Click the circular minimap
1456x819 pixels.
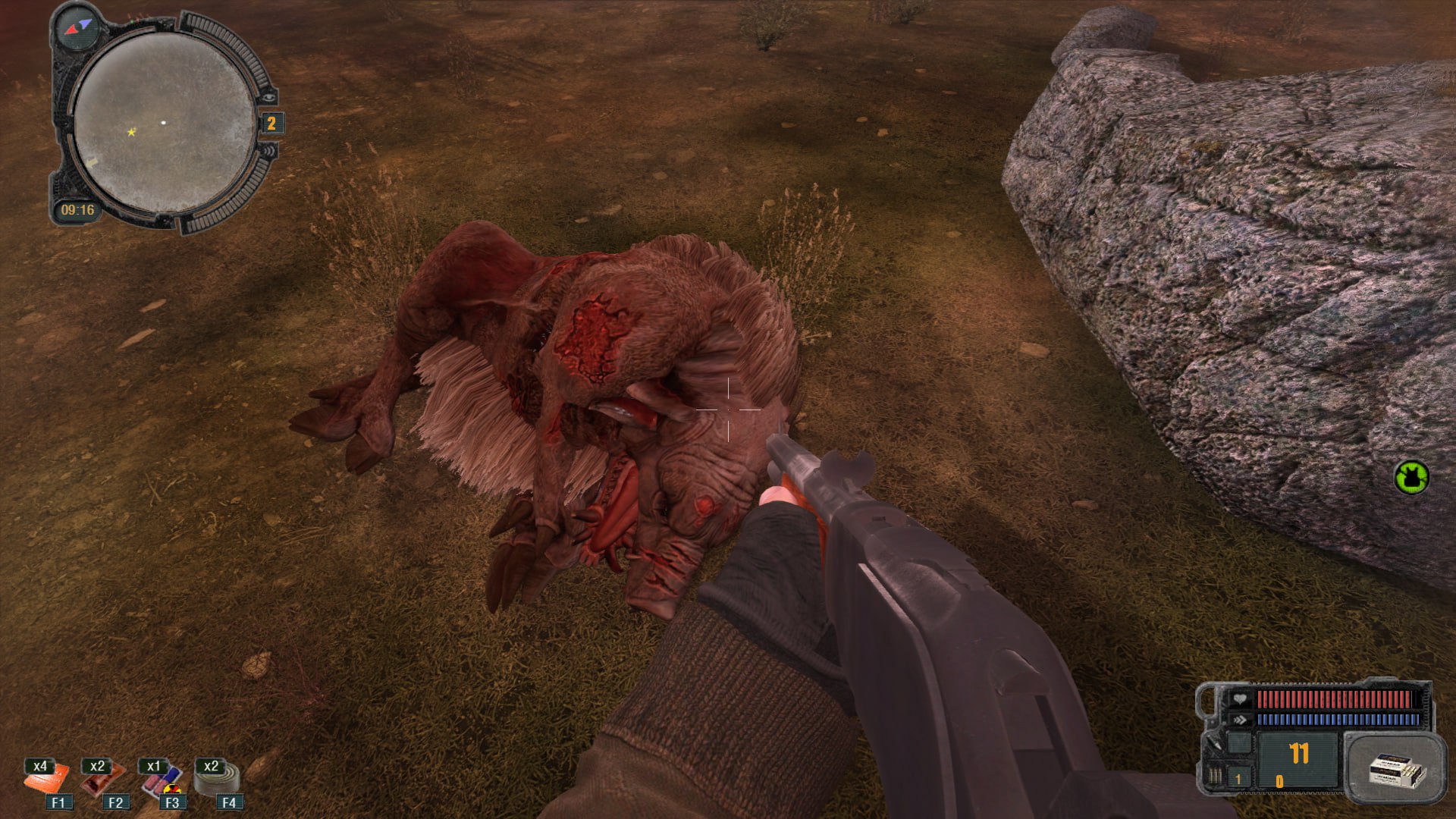click(x=164, y=123)
